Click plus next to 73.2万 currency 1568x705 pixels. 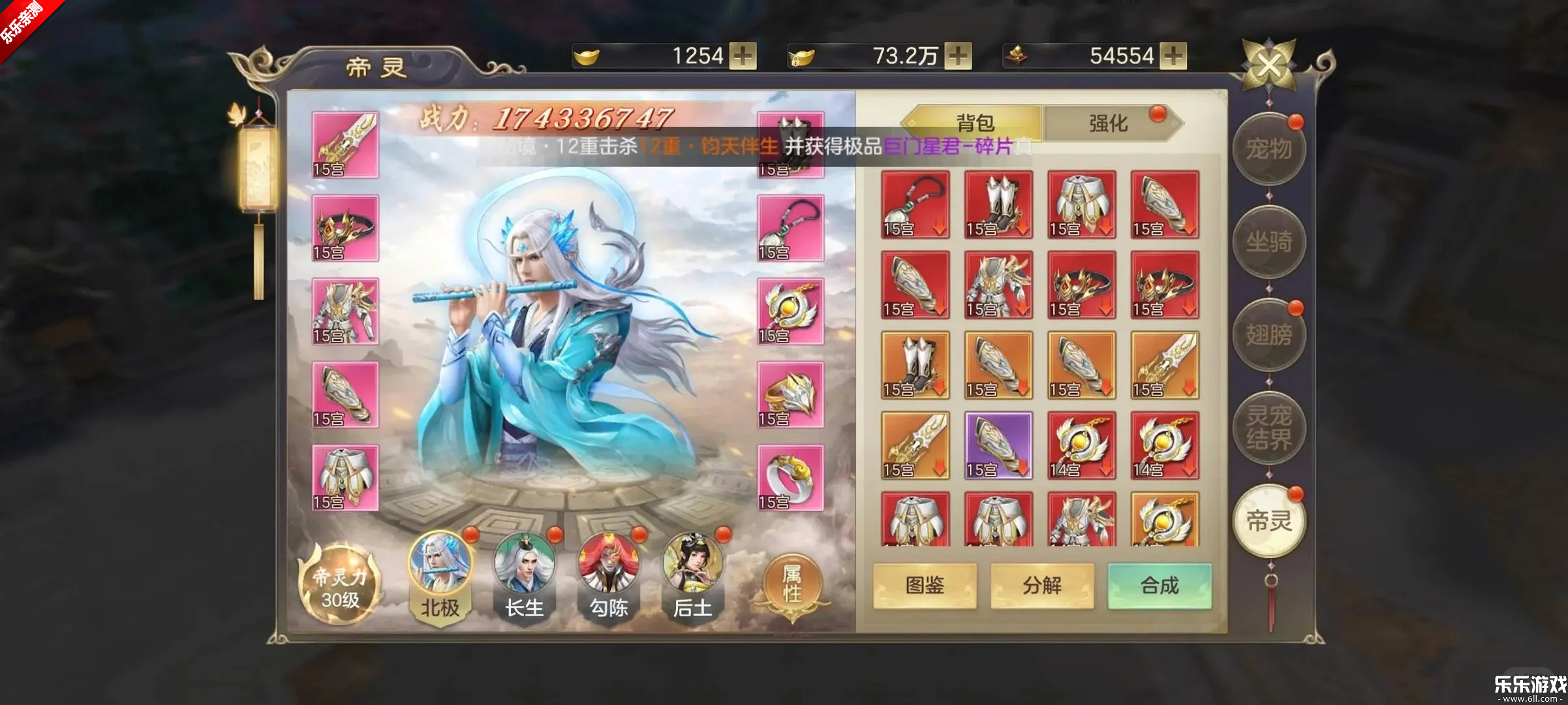(x=957, y=57)
